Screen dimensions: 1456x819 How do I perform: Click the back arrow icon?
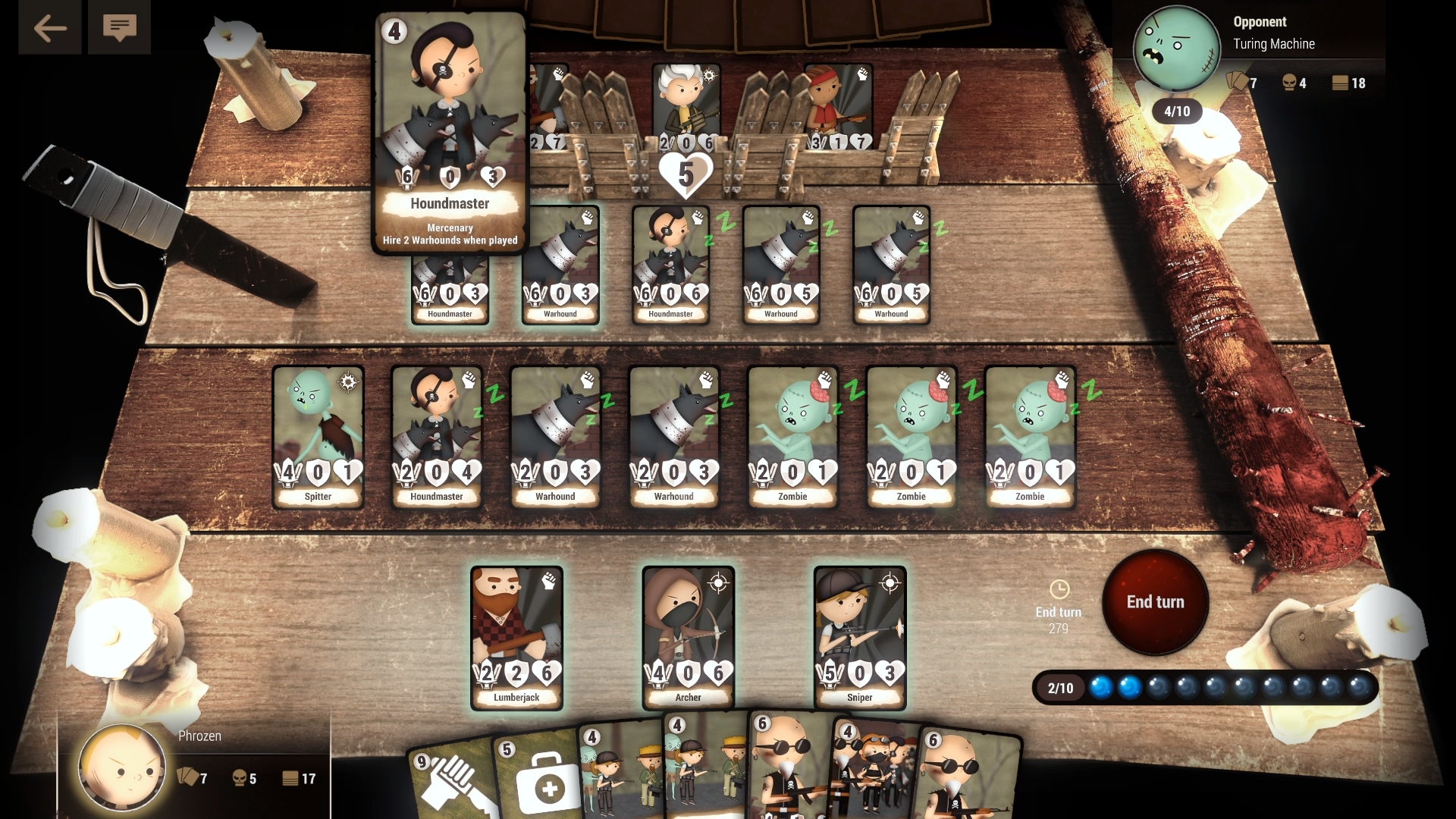[x=49, y=28]
